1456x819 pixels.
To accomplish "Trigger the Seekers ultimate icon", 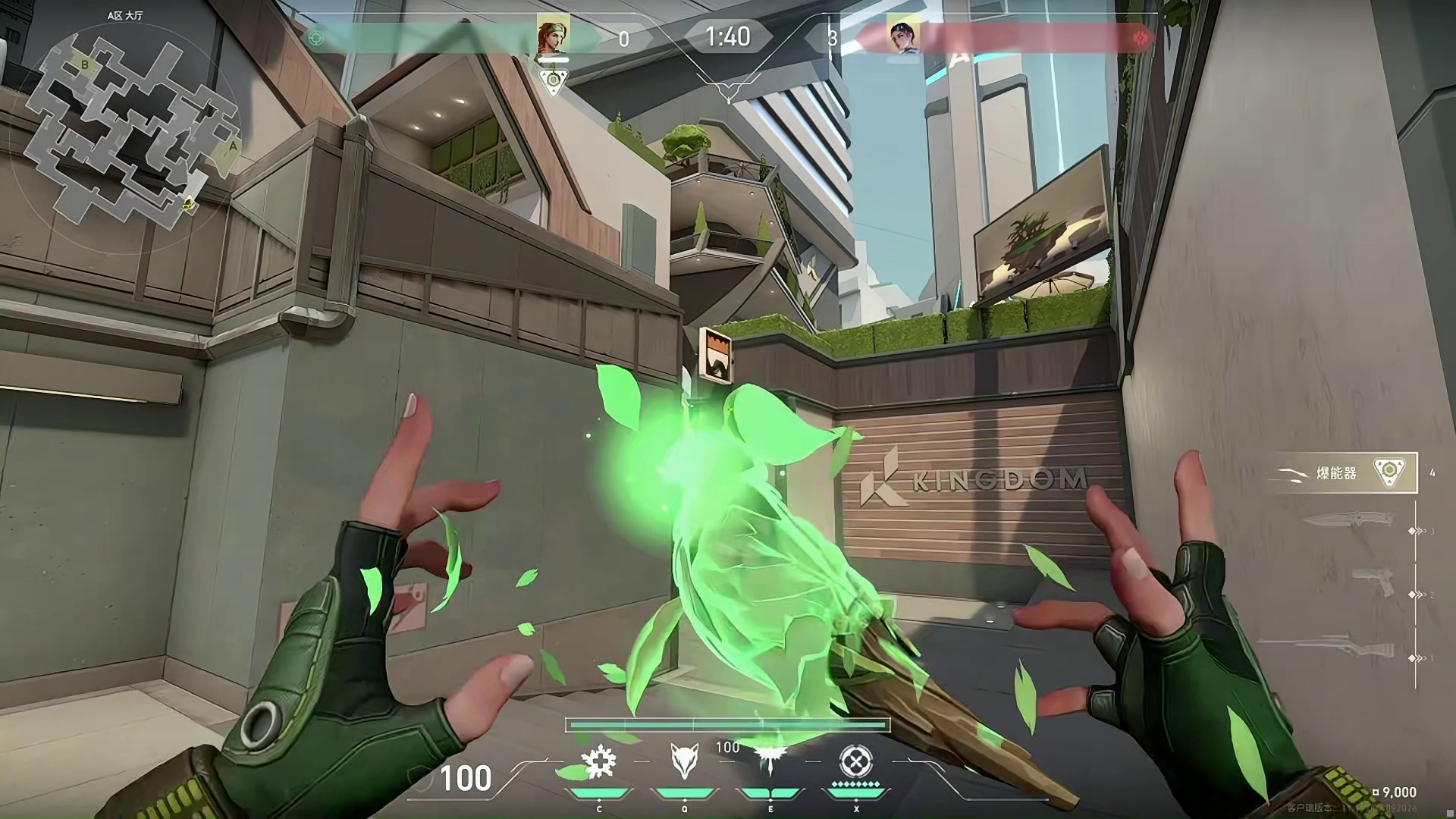I will click(856, 761).
